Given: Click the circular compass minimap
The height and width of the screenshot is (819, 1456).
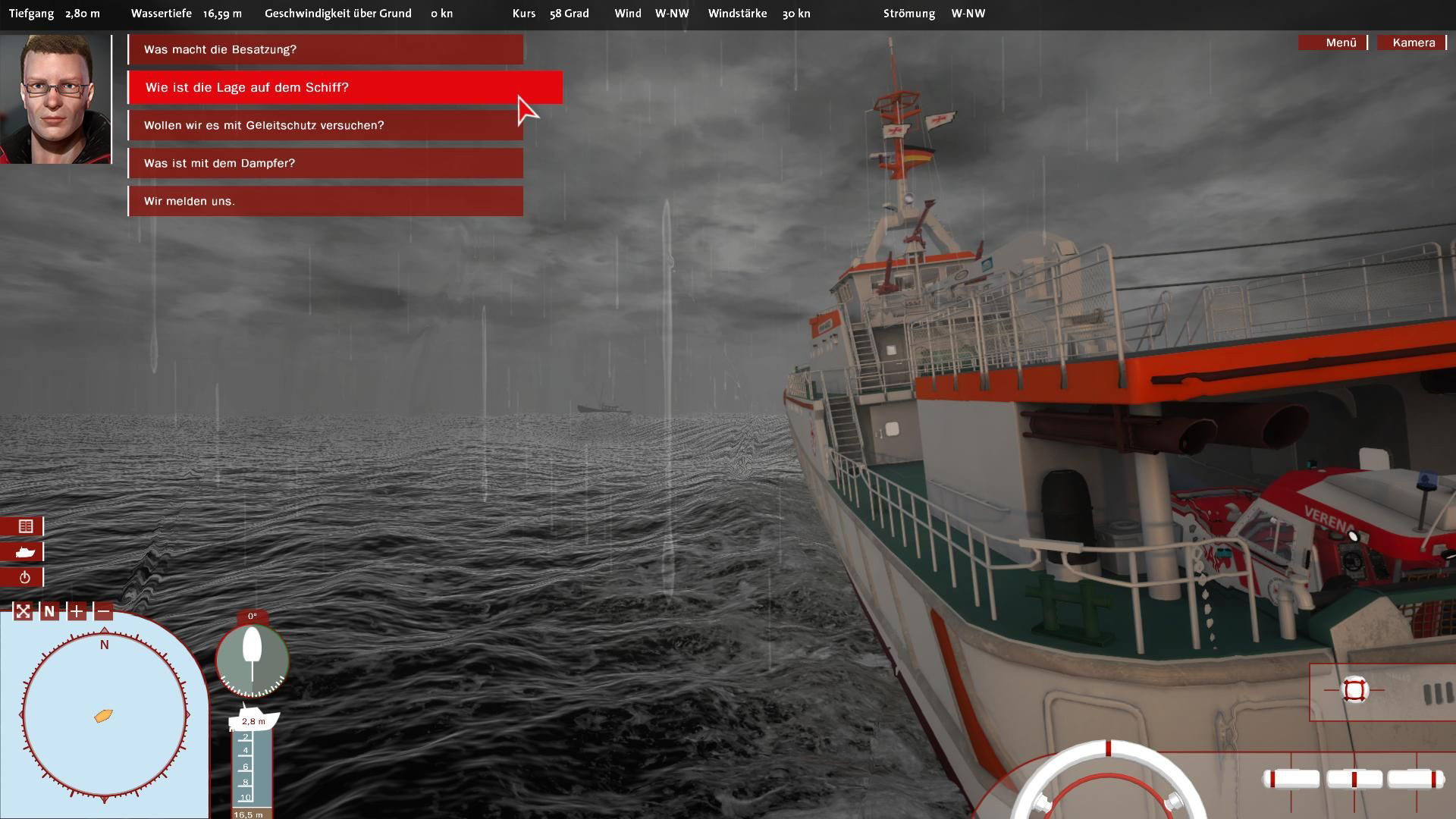Looking at the screenshot, I should pos(105,714).
